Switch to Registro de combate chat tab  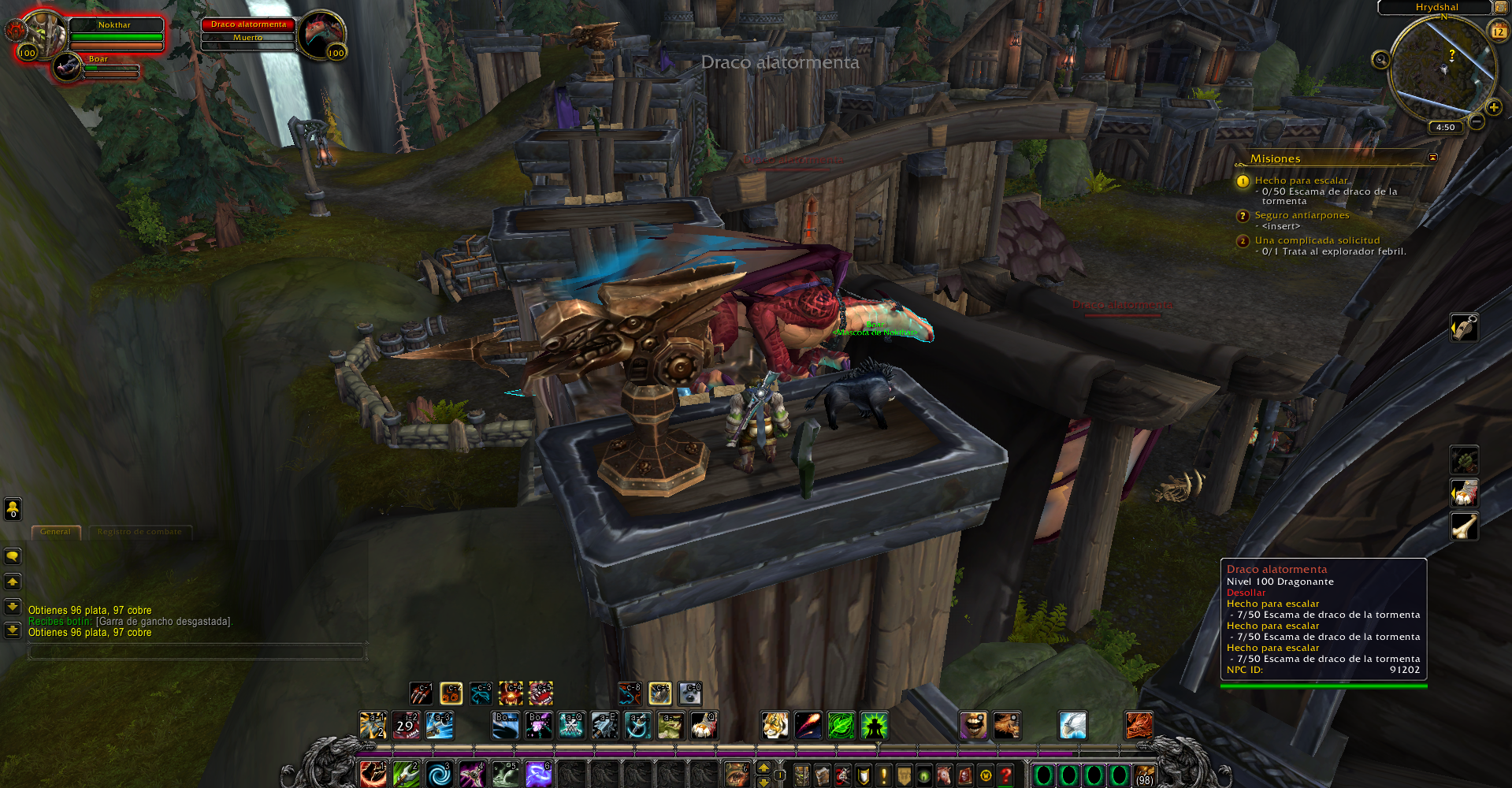click(x=139, y=532)
